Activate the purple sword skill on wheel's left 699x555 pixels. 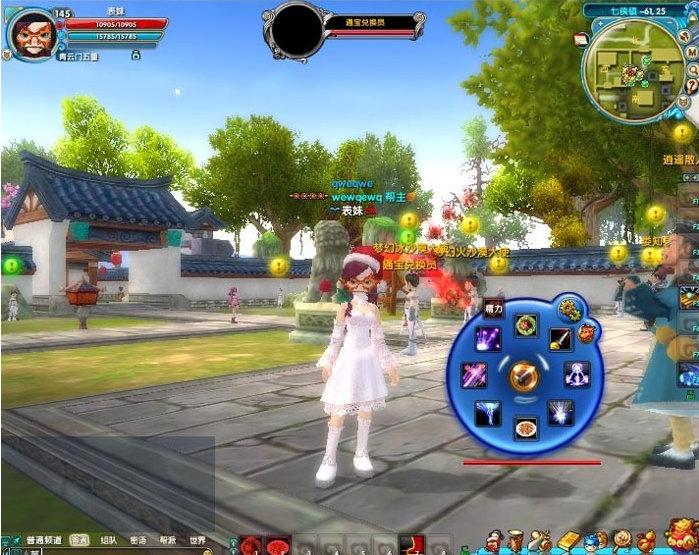[x=472, y=376]
